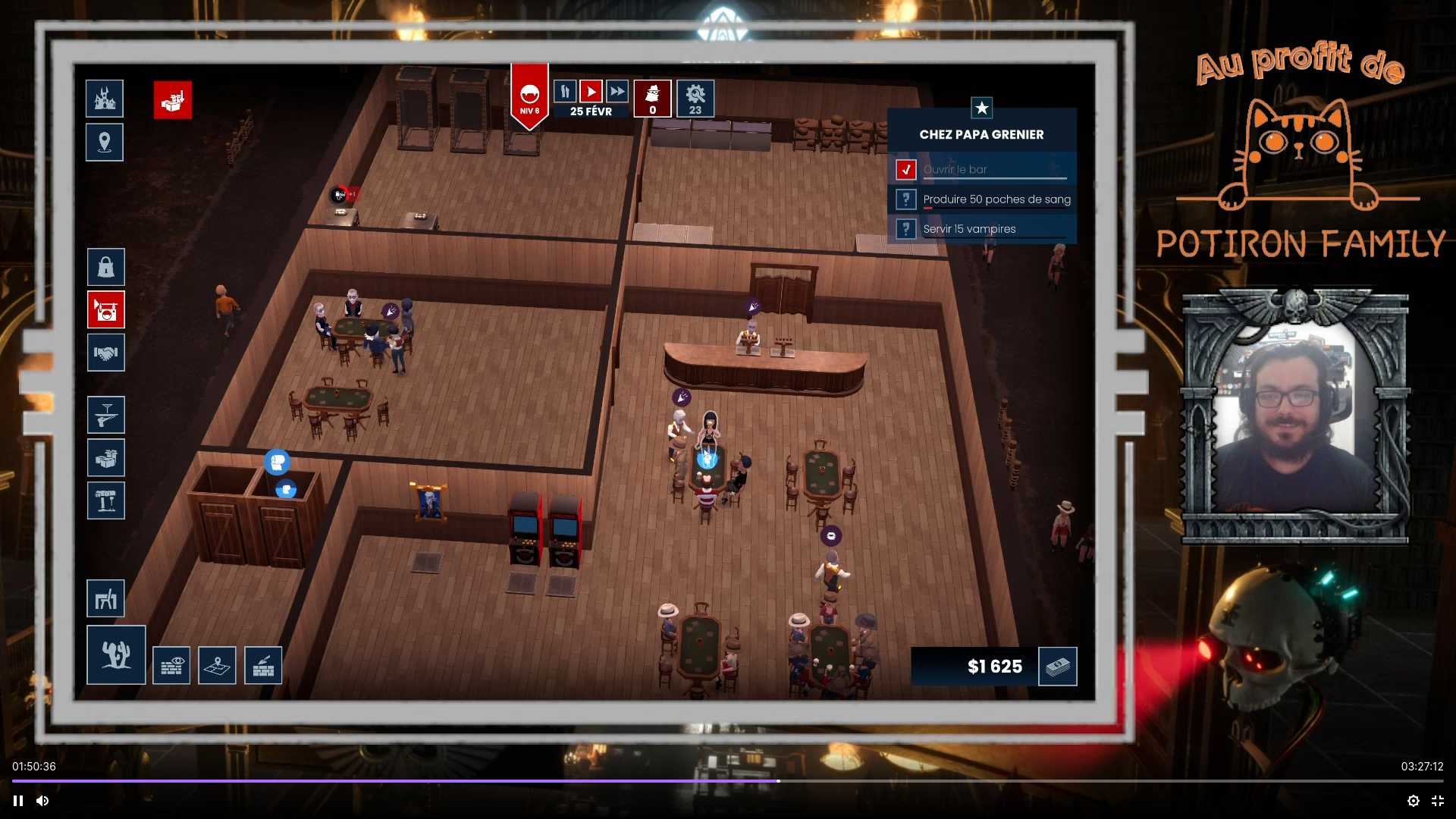Screen dimensions: 1456x819
Task: Select the highlighted red bar sign tool
Action: [x=105, y=310]
